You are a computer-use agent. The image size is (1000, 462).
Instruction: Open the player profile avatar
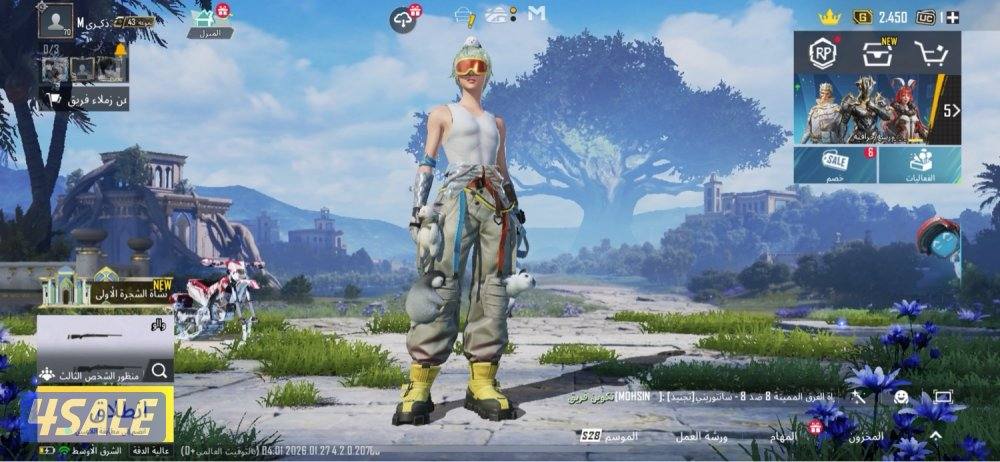pos(55,20)
